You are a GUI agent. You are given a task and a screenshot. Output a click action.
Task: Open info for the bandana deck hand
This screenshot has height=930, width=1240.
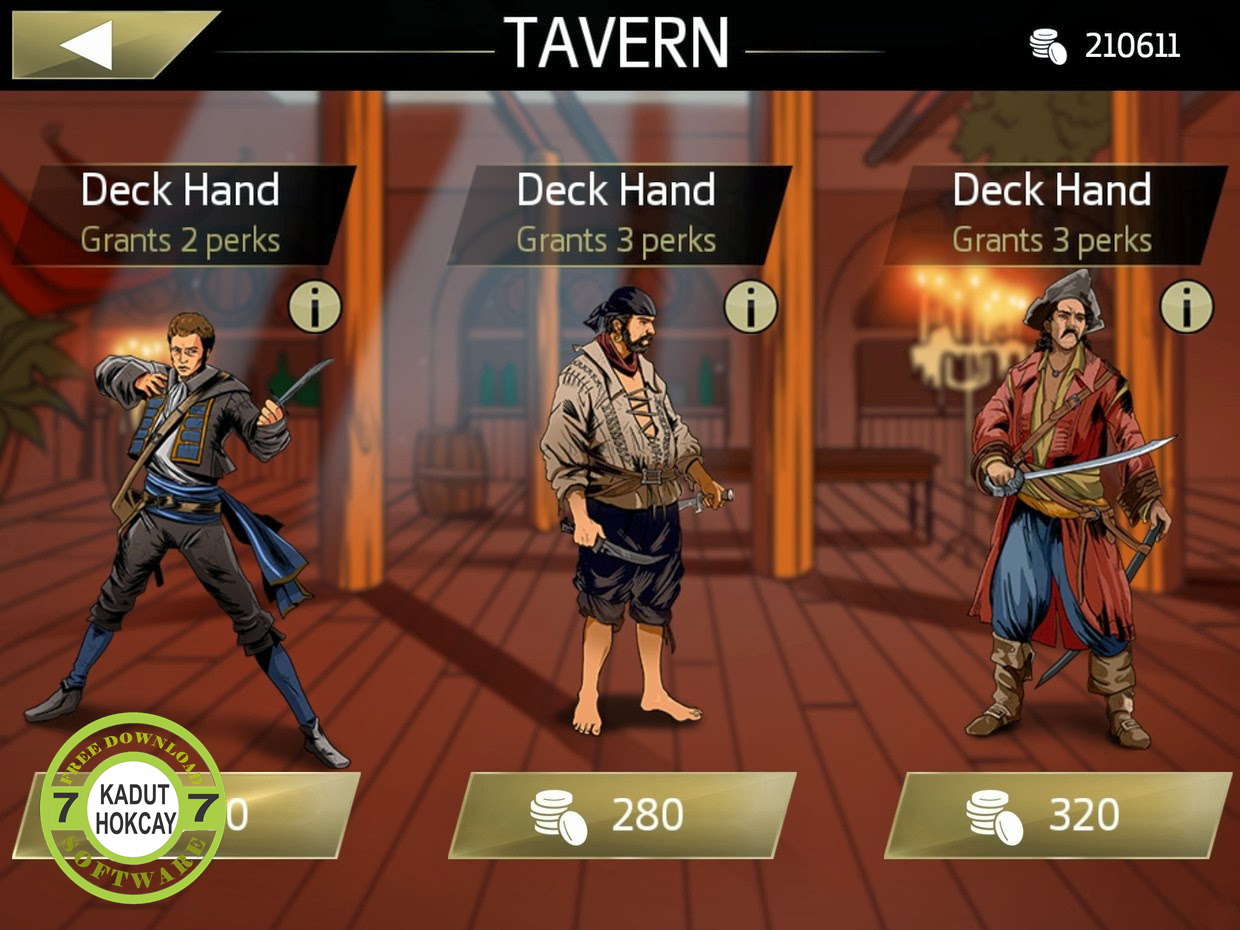point(751,307)
